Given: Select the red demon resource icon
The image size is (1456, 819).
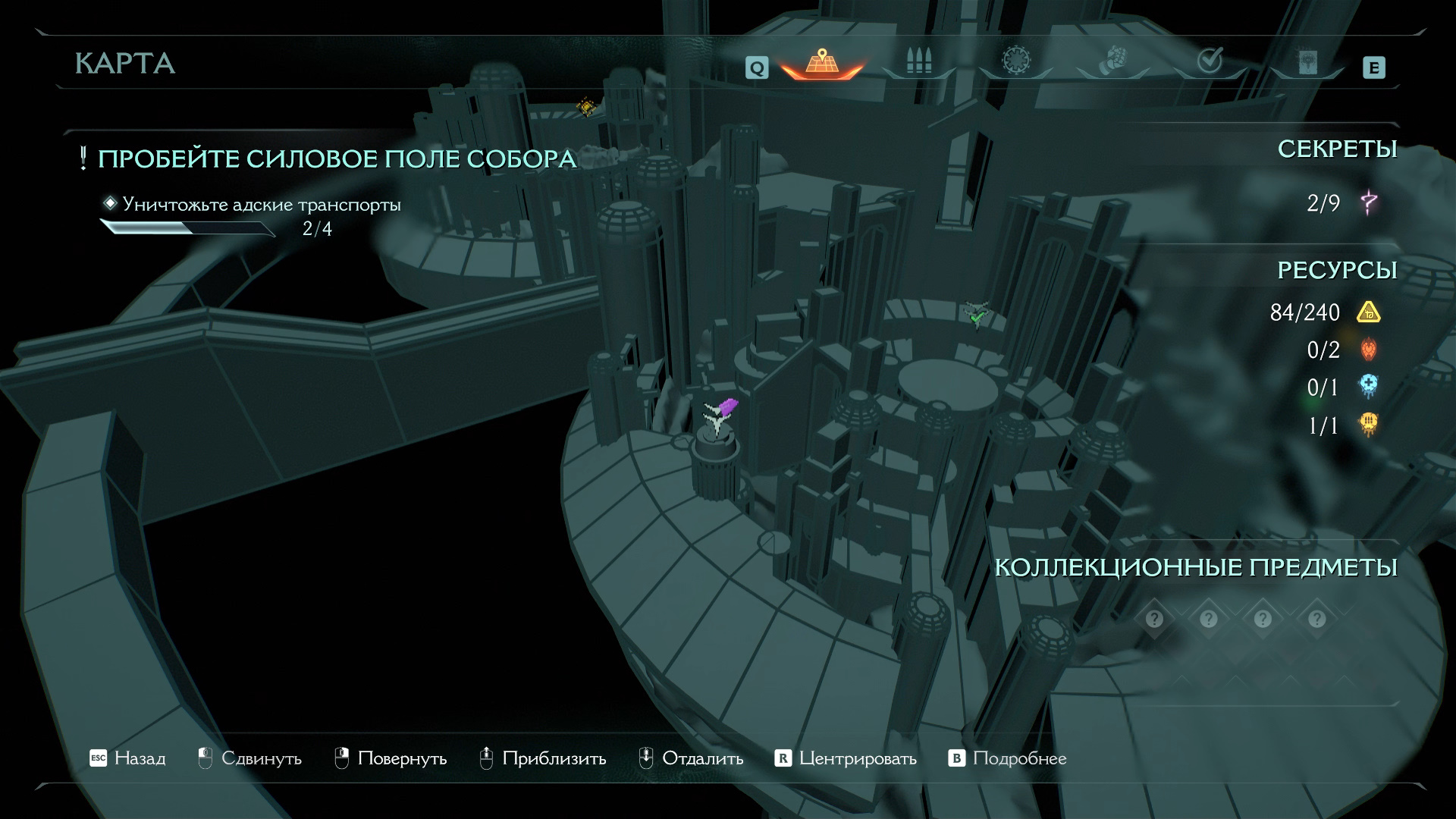Looking at the screenshot, I should tap(1369, 350).
